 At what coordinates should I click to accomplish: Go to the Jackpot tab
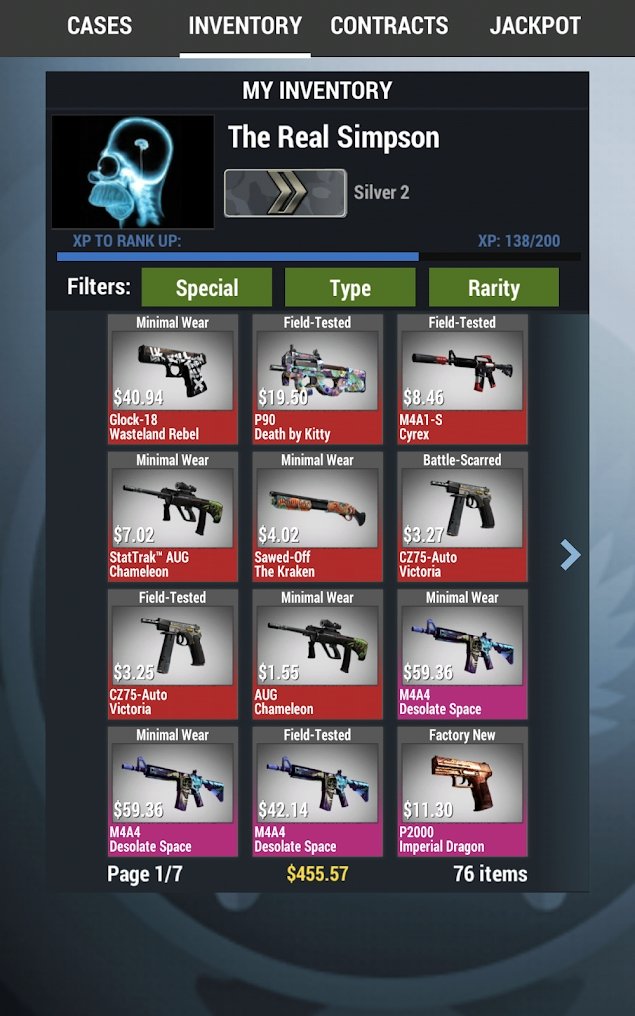point(535,26)
